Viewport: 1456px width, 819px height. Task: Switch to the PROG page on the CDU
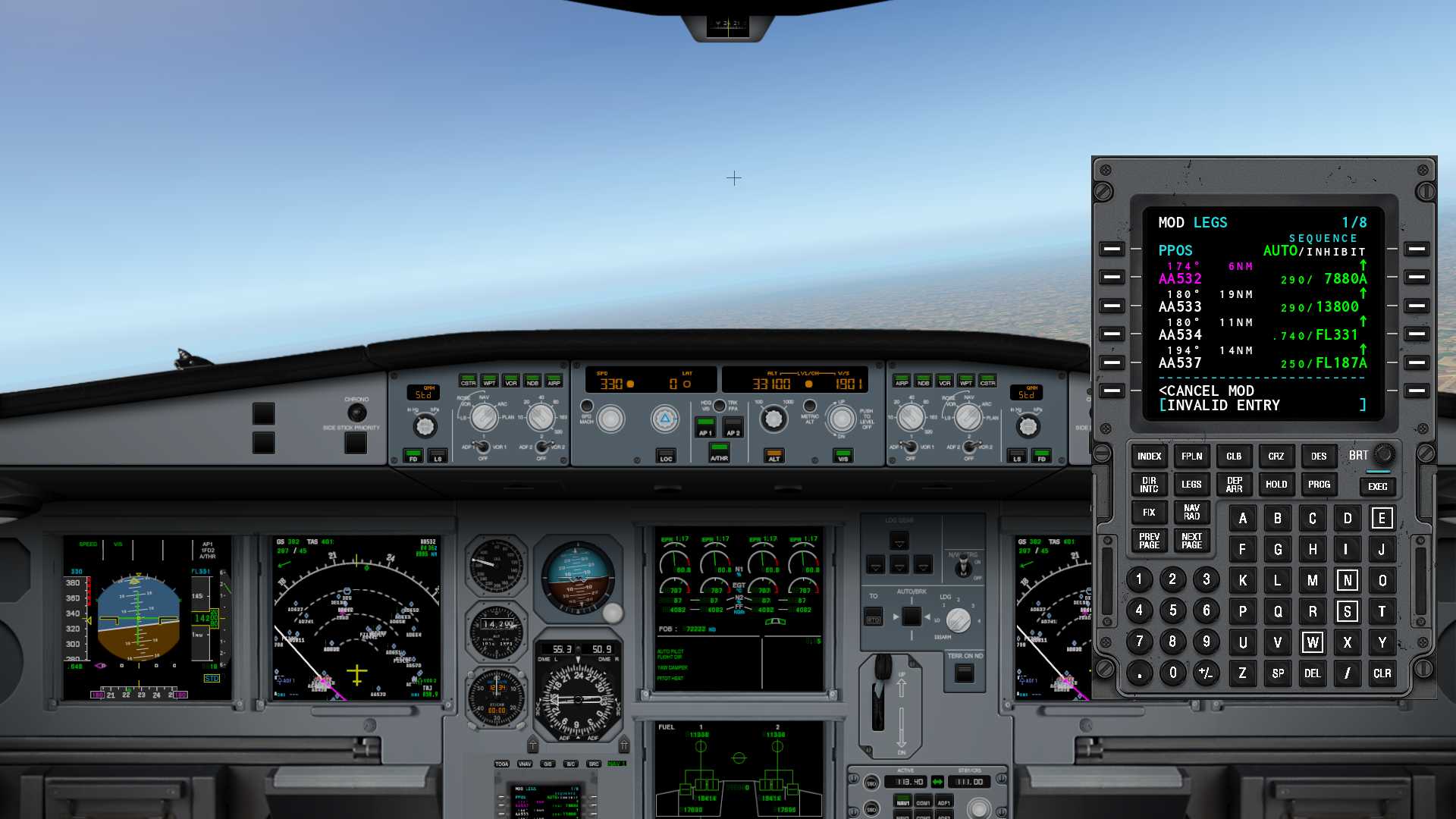pos(1318,484)
